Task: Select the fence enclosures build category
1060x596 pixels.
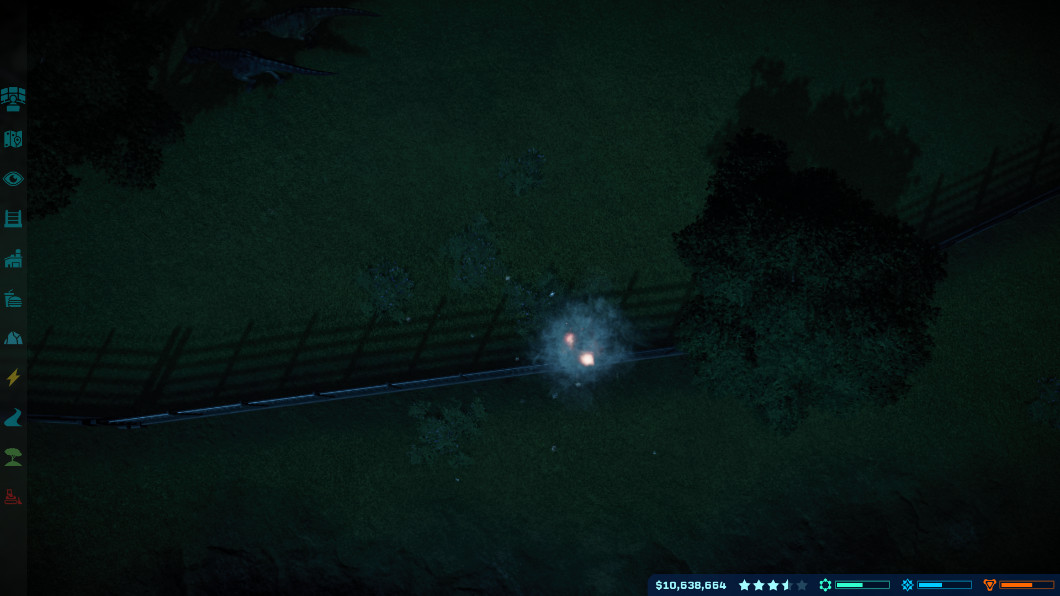Action: coord(13,218)
